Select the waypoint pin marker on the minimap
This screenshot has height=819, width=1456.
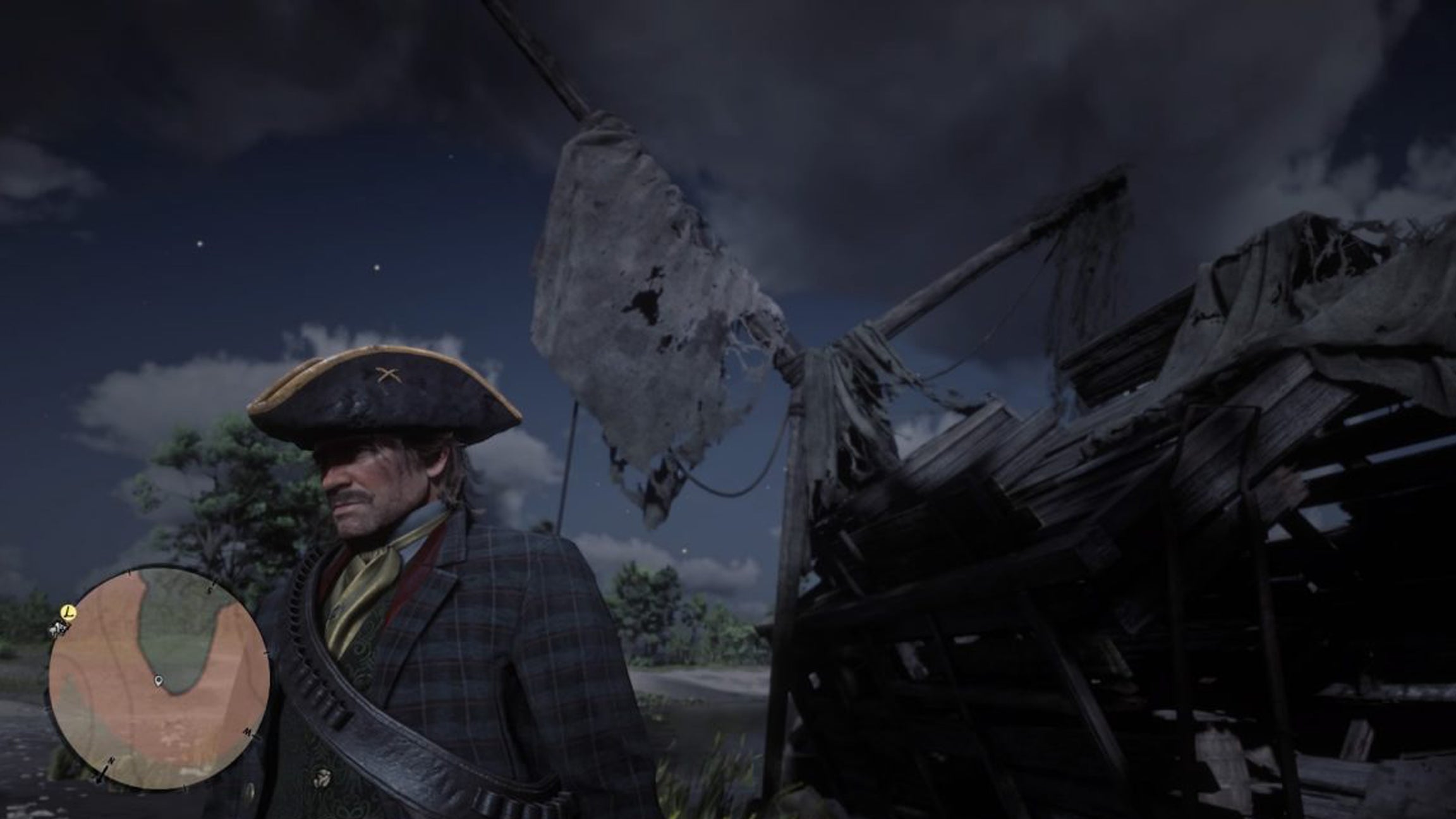(158, 681)
